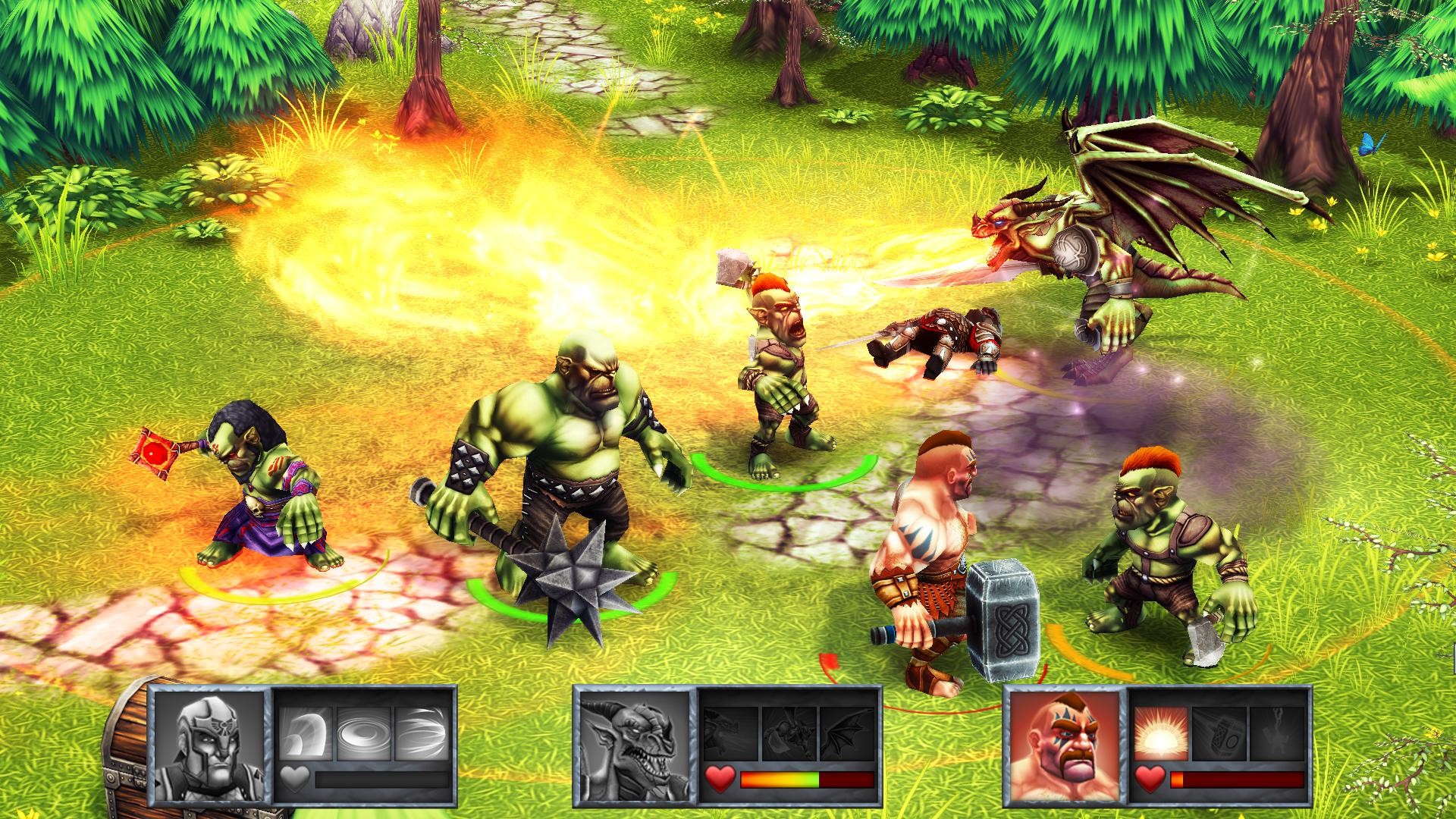Toggle the heart icon on the knight's panel
Screen dimensions: 1456x819
point(297,780)
